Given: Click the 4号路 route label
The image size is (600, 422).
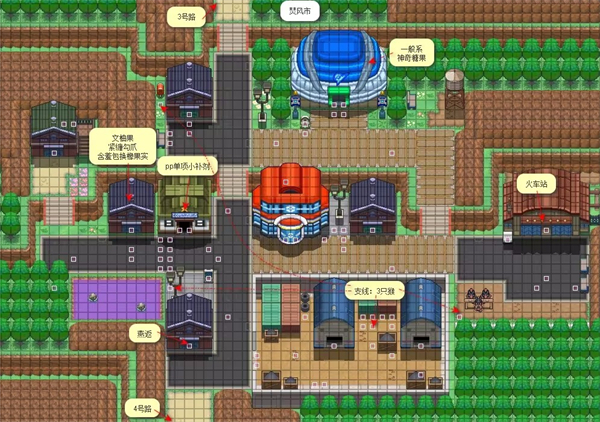Looking at the screenshot, I should point(143,408).
